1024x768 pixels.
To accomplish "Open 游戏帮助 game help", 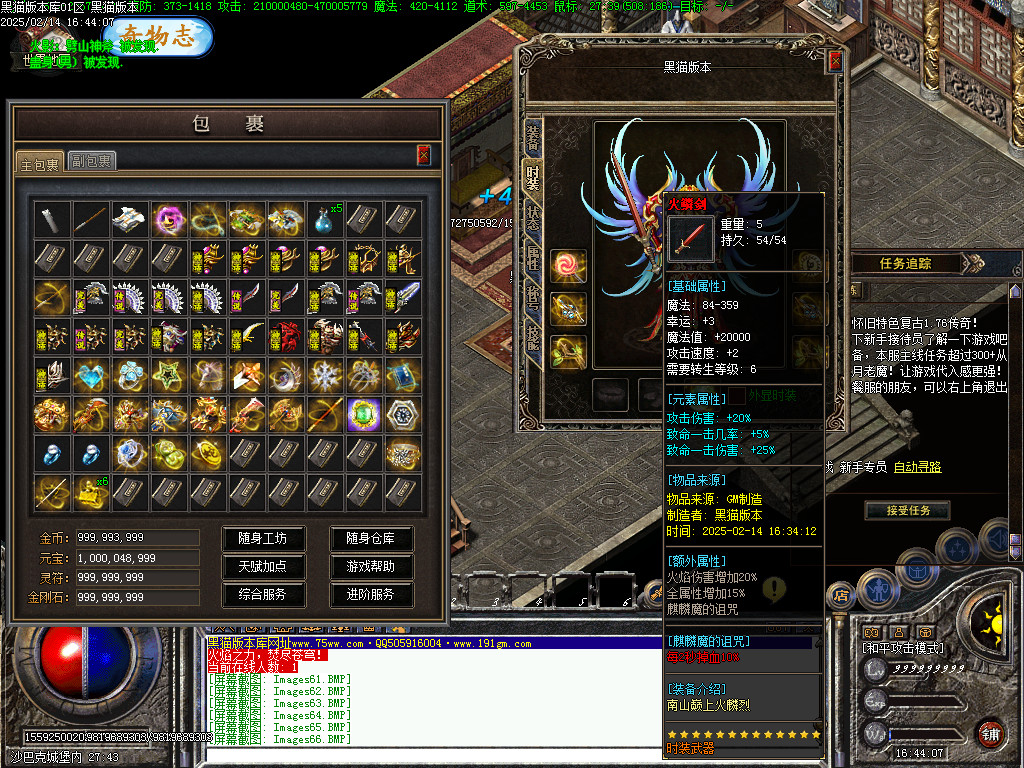I will tap(371, 566).
